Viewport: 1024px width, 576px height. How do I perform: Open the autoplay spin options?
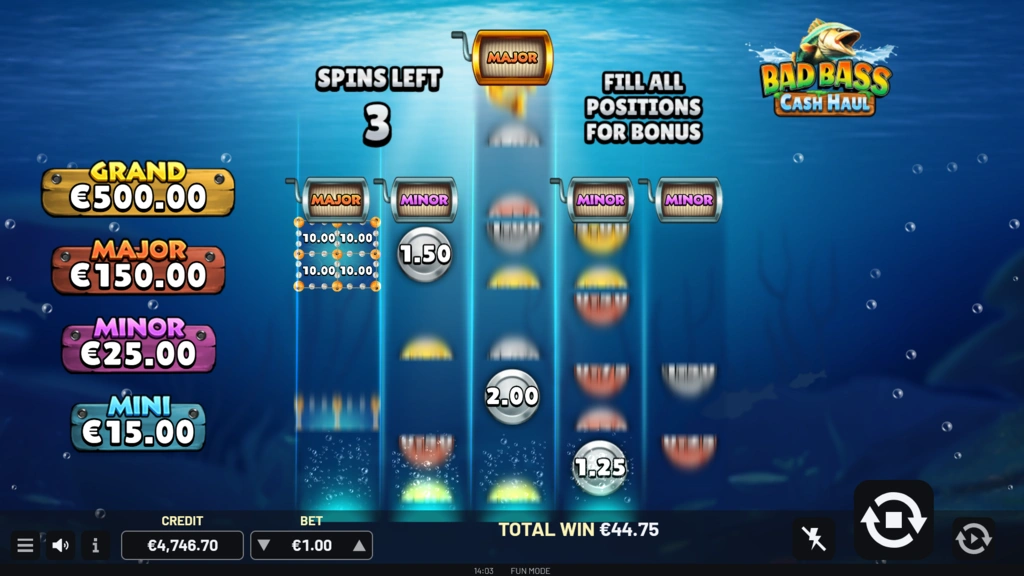(972, 538)
